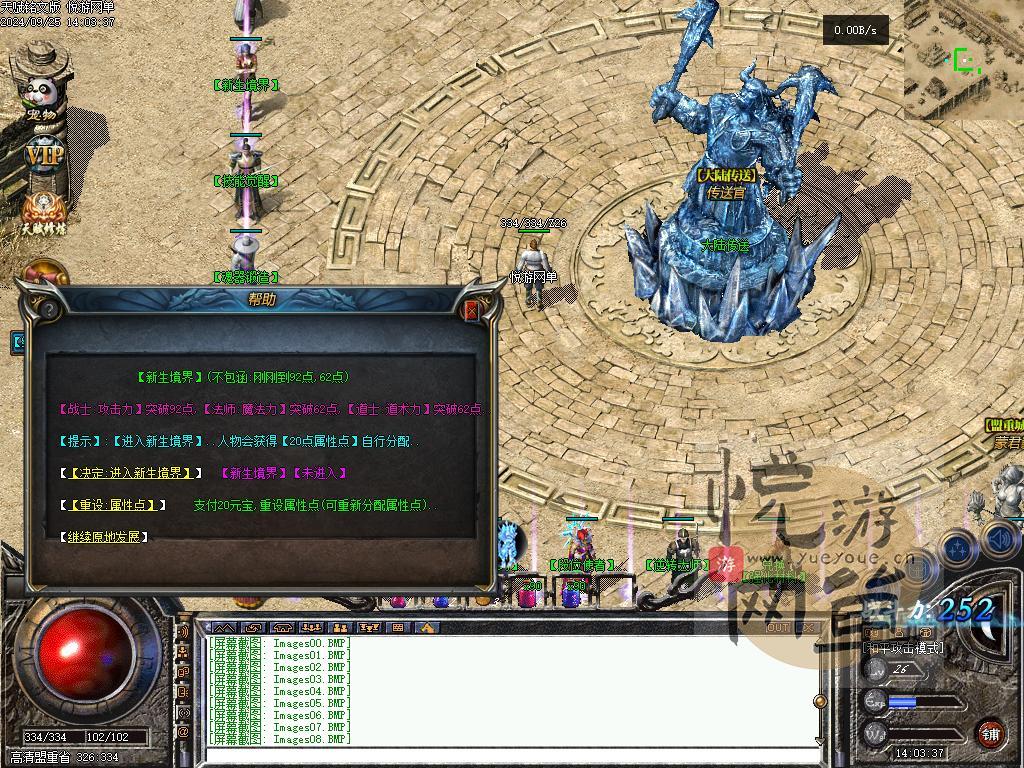Click the help dialog question mark icon
Viewport: 1024px width, 768px height.
(x=50, y=311)
